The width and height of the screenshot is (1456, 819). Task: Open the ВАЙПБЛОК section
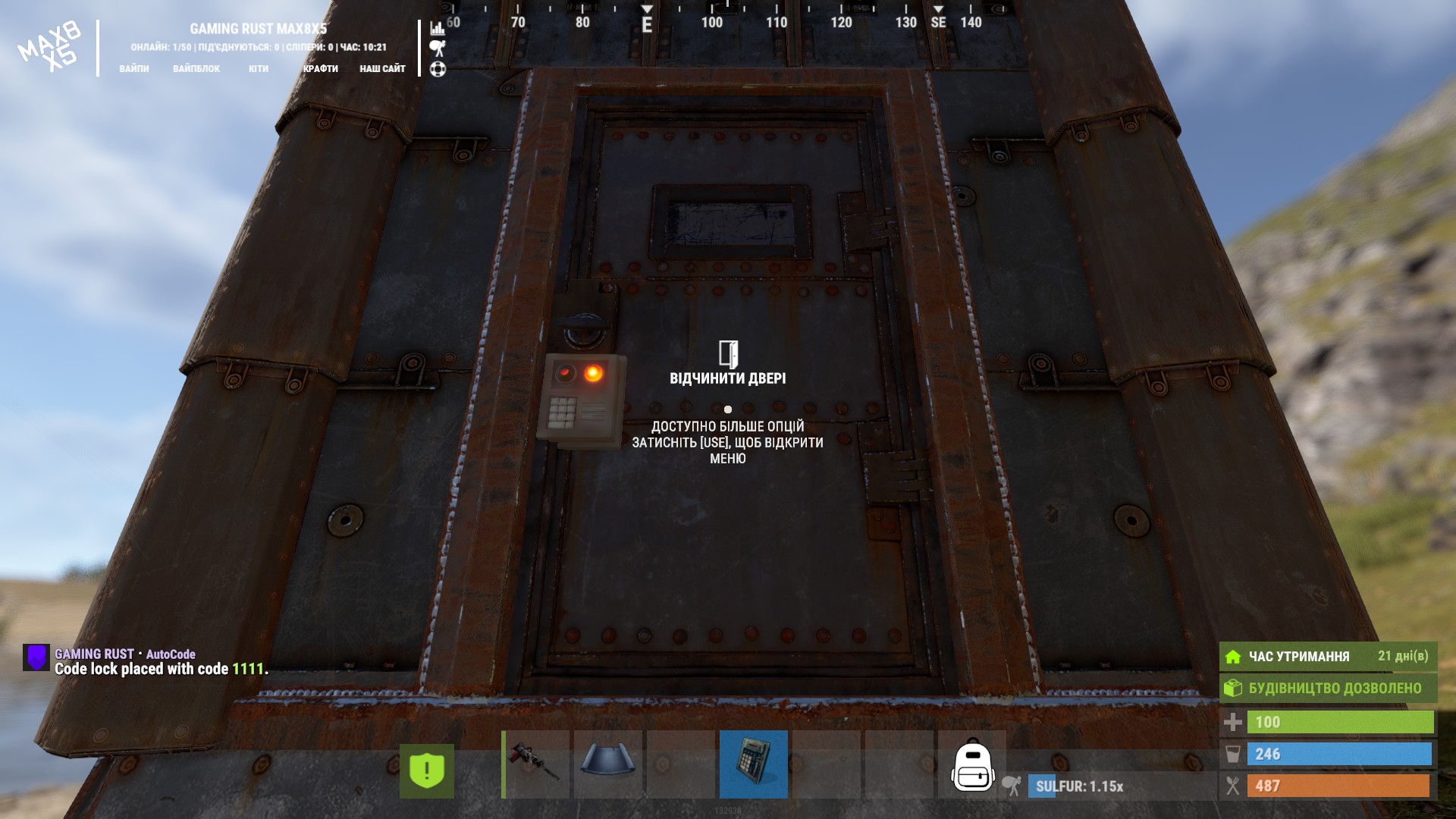(196, 69)
